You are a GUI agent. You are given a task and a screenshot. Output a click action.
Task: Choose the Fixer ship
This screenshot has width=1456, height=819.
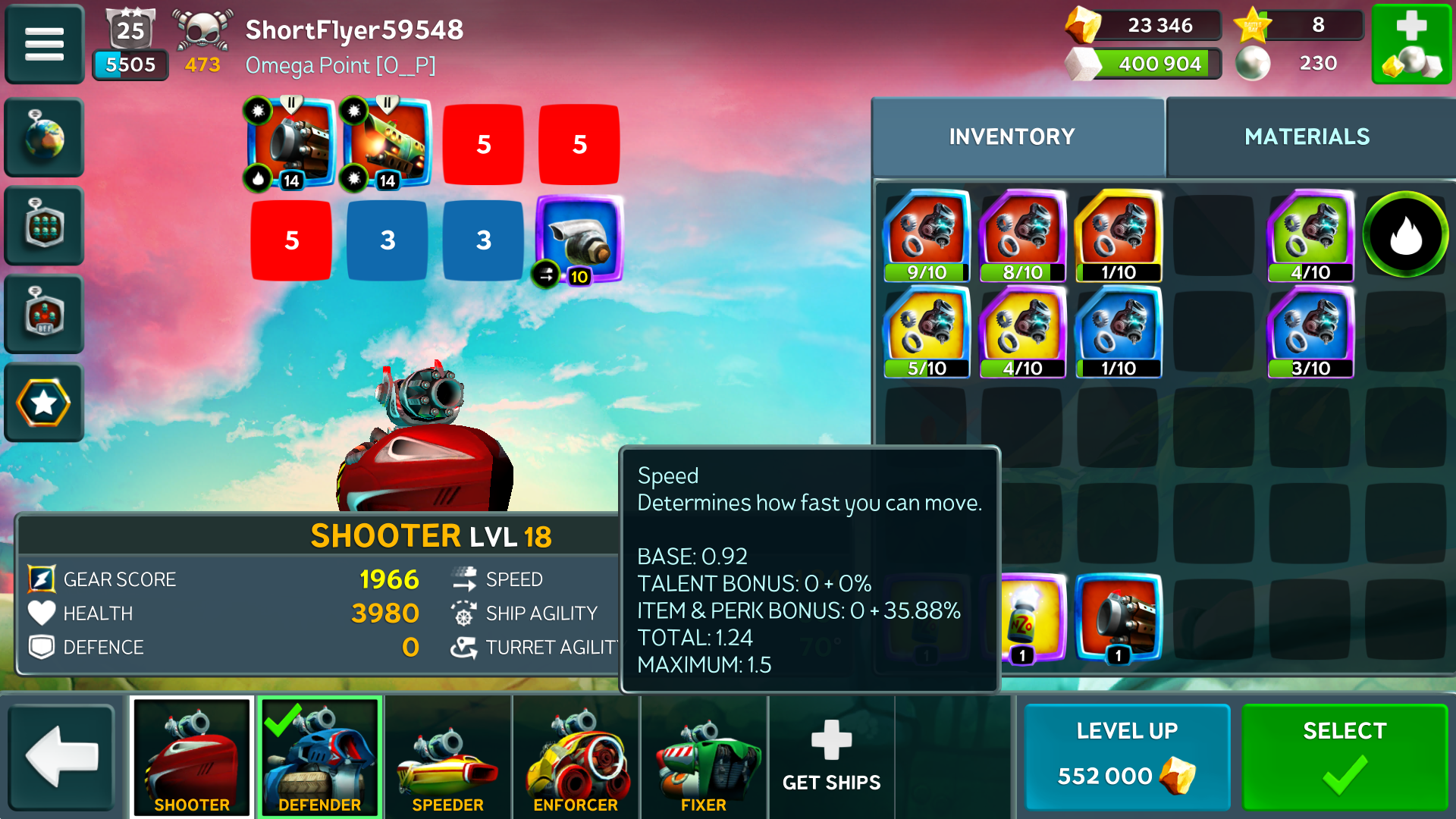(704, 757)
